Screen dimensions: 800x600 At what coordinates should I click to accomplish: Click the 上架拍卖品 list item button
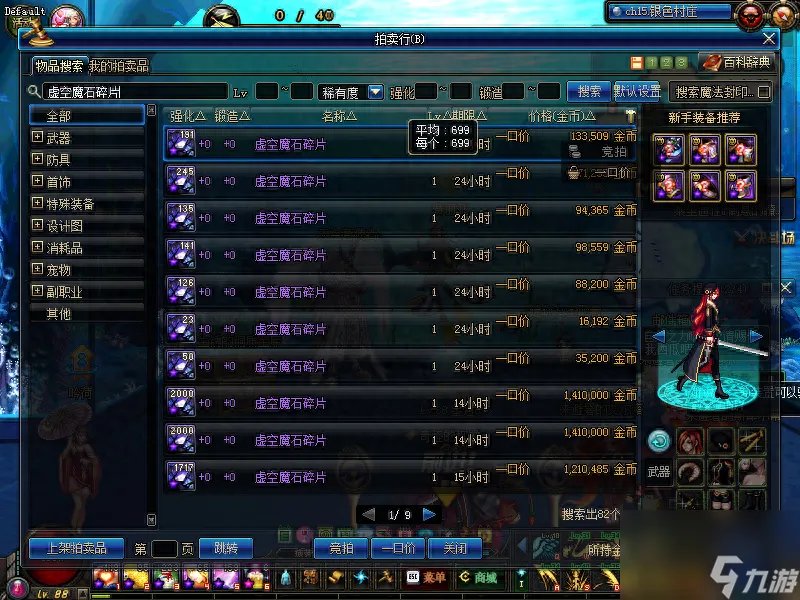coord(76,548)
